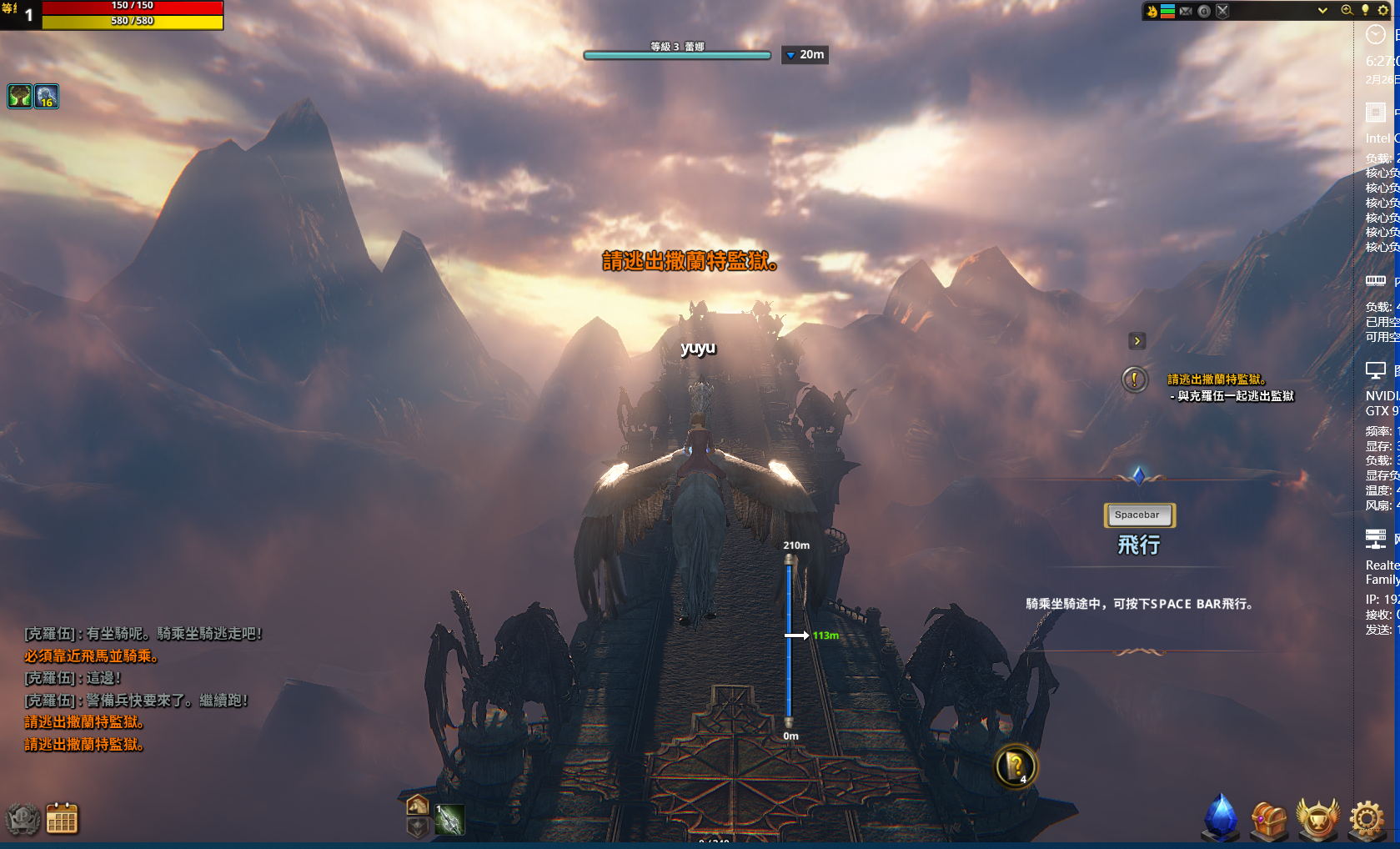Viewport: 1400px width, 849px height.
Task: Open the gear settings menu icon
Action: click(1367, 819)
